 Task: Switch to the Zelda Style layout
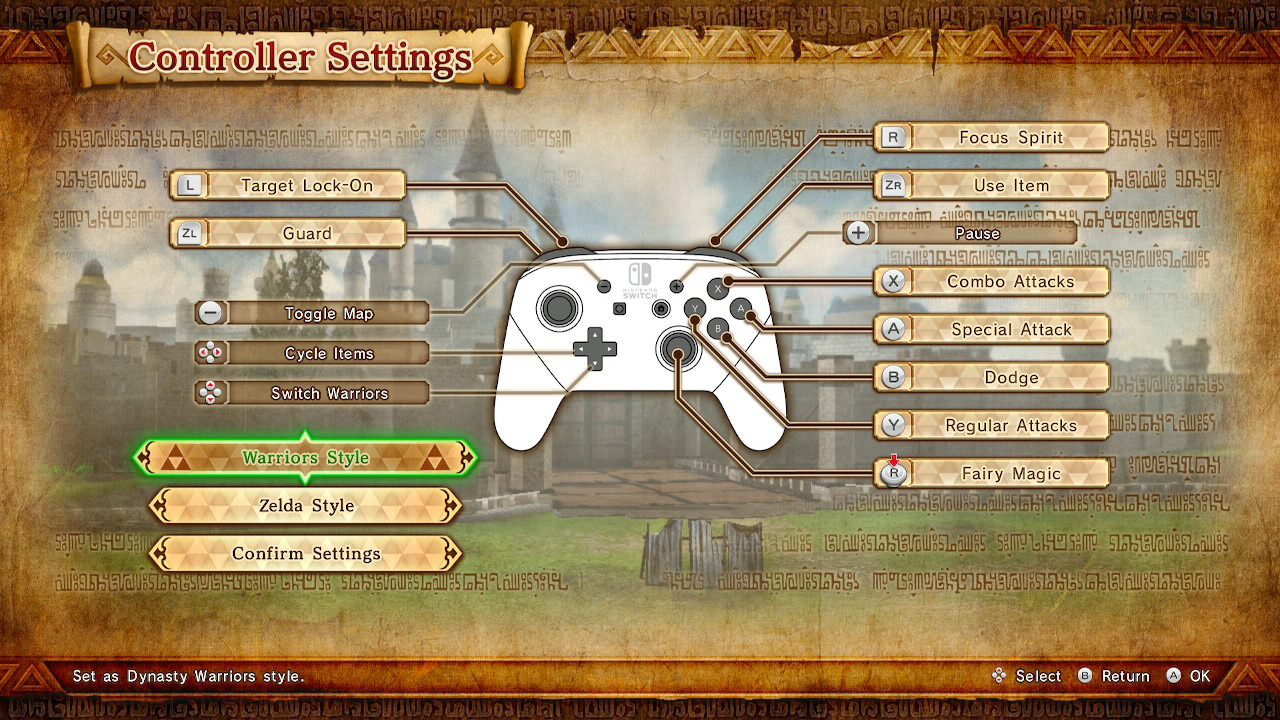[304, 506]
